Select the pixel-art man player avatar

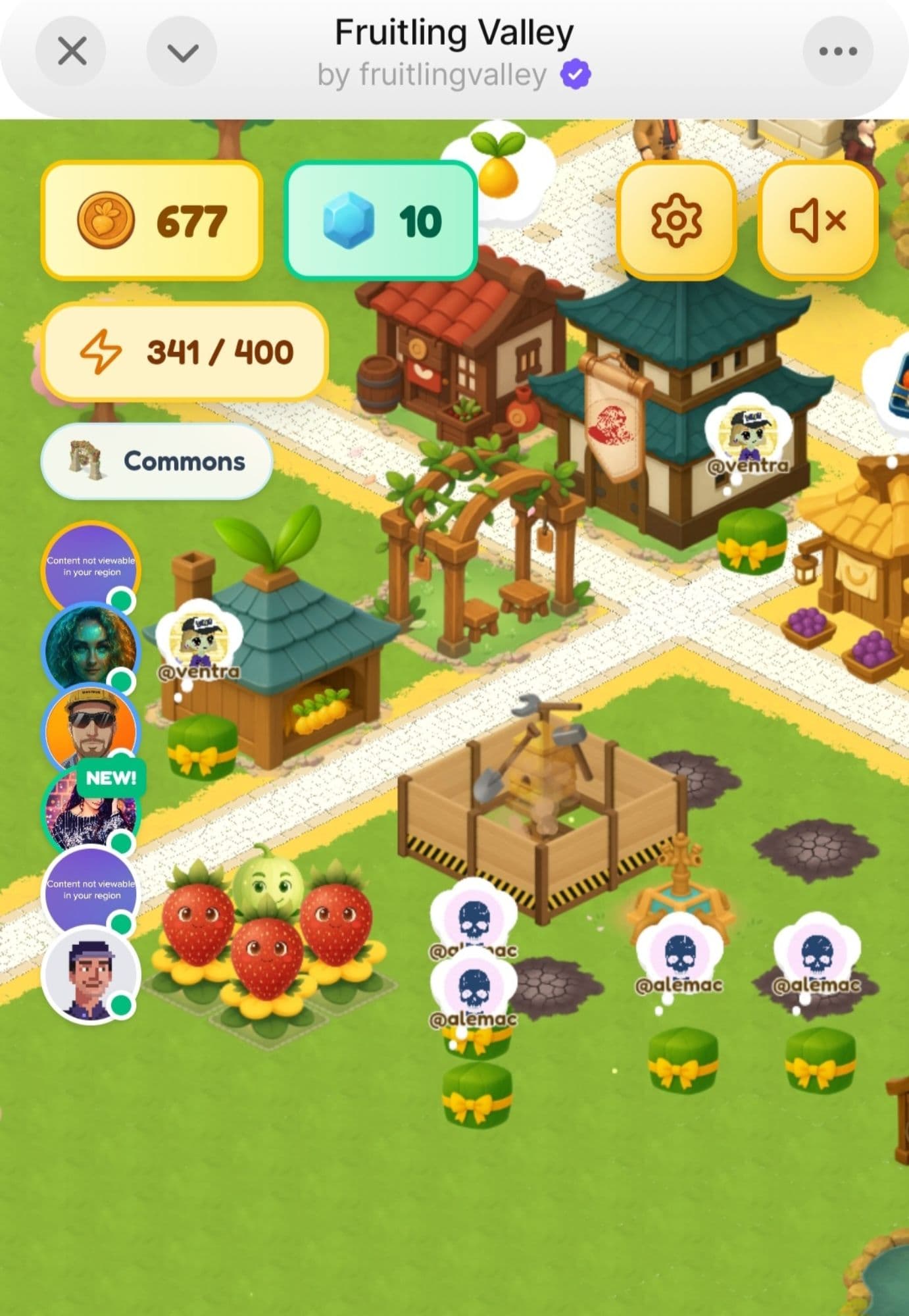[x=90, y=974]
